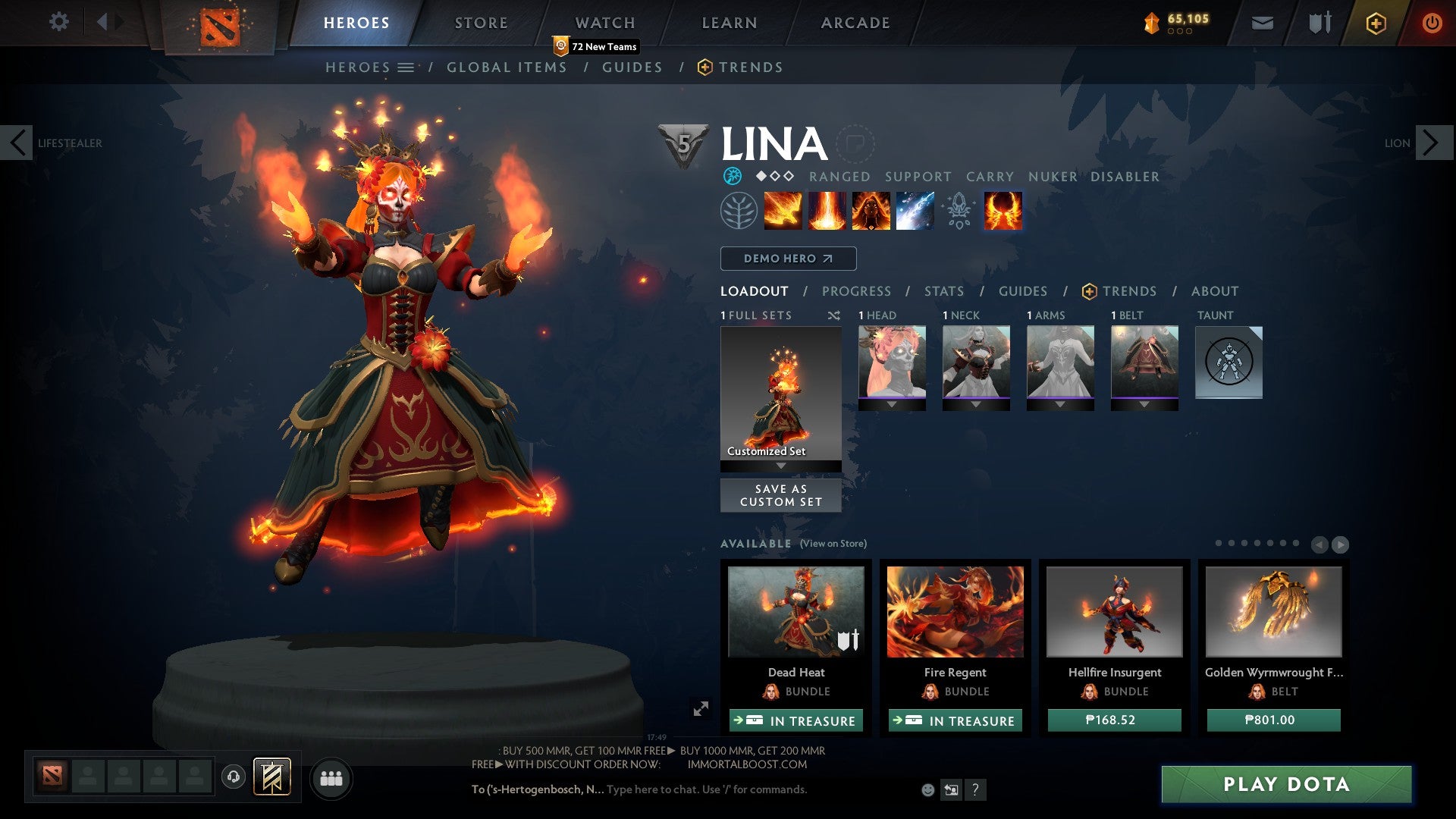Click the DEMO HERO button
Screen dimensions: 1456x819
pyautogui.click(x=787, y=258)
